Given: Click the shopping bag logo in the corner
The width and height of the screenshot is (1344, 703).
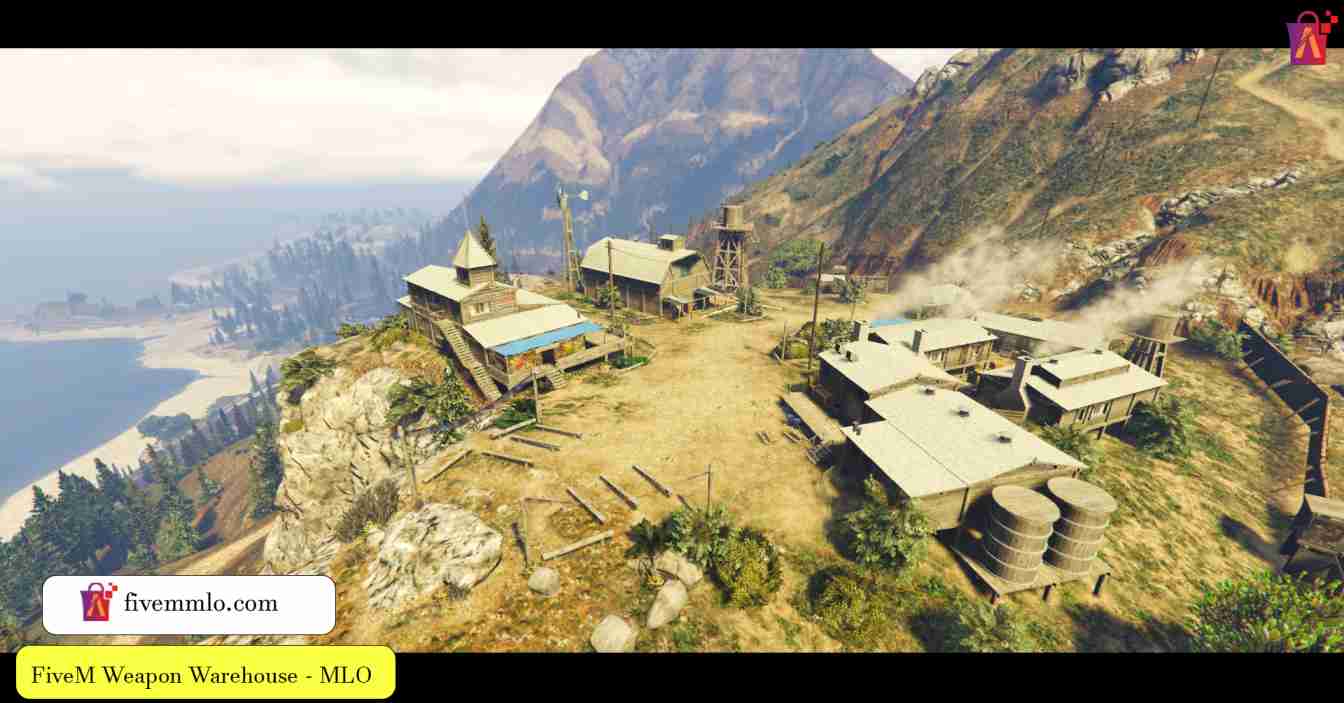Looking at the screenshot, I should (x=1310, y=38).
